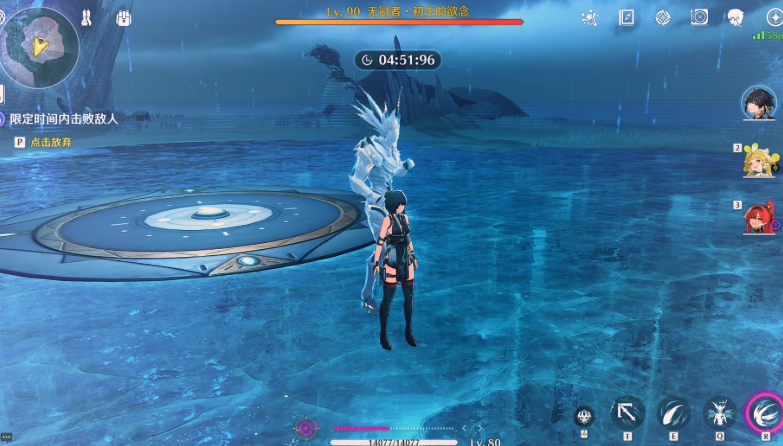
Task: Click the 限定时间内击败敌人 objective tracker
Action: tap(64, 119)
